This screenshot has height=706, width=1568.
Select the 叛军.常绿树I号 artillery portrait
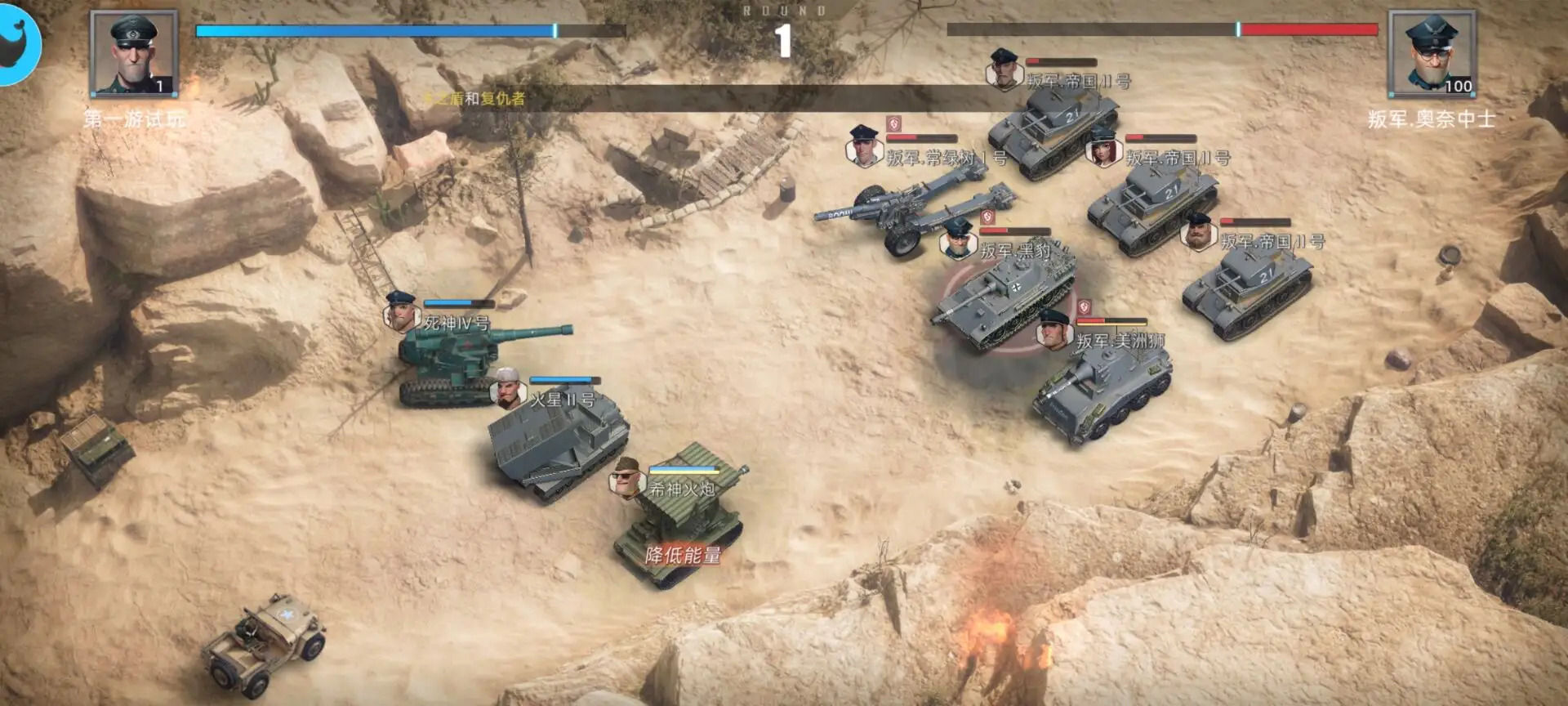coord(863,146)
